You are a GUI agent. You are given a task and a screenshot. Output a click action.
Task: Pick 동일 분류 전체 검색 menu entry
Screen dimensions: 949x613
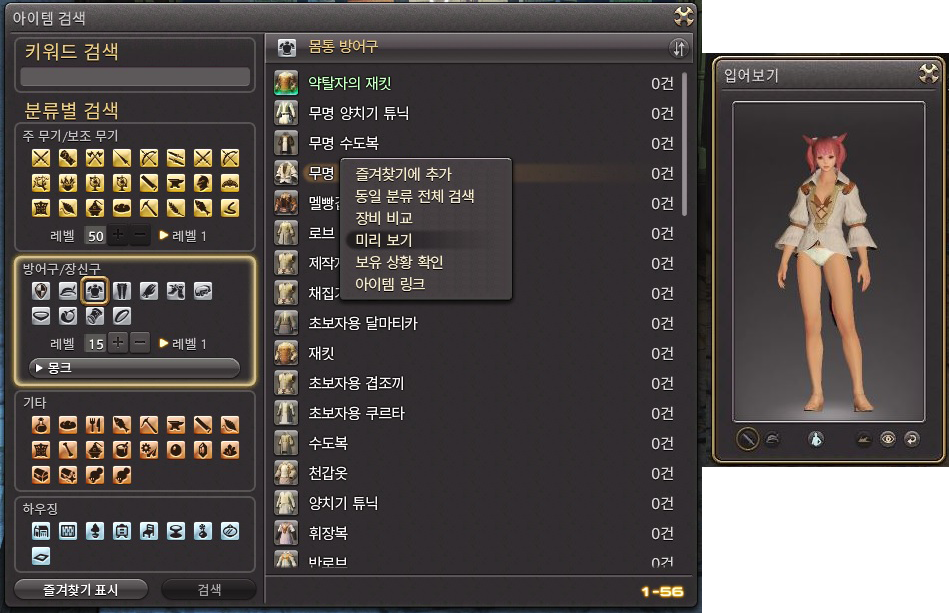(x=414, y=196)
